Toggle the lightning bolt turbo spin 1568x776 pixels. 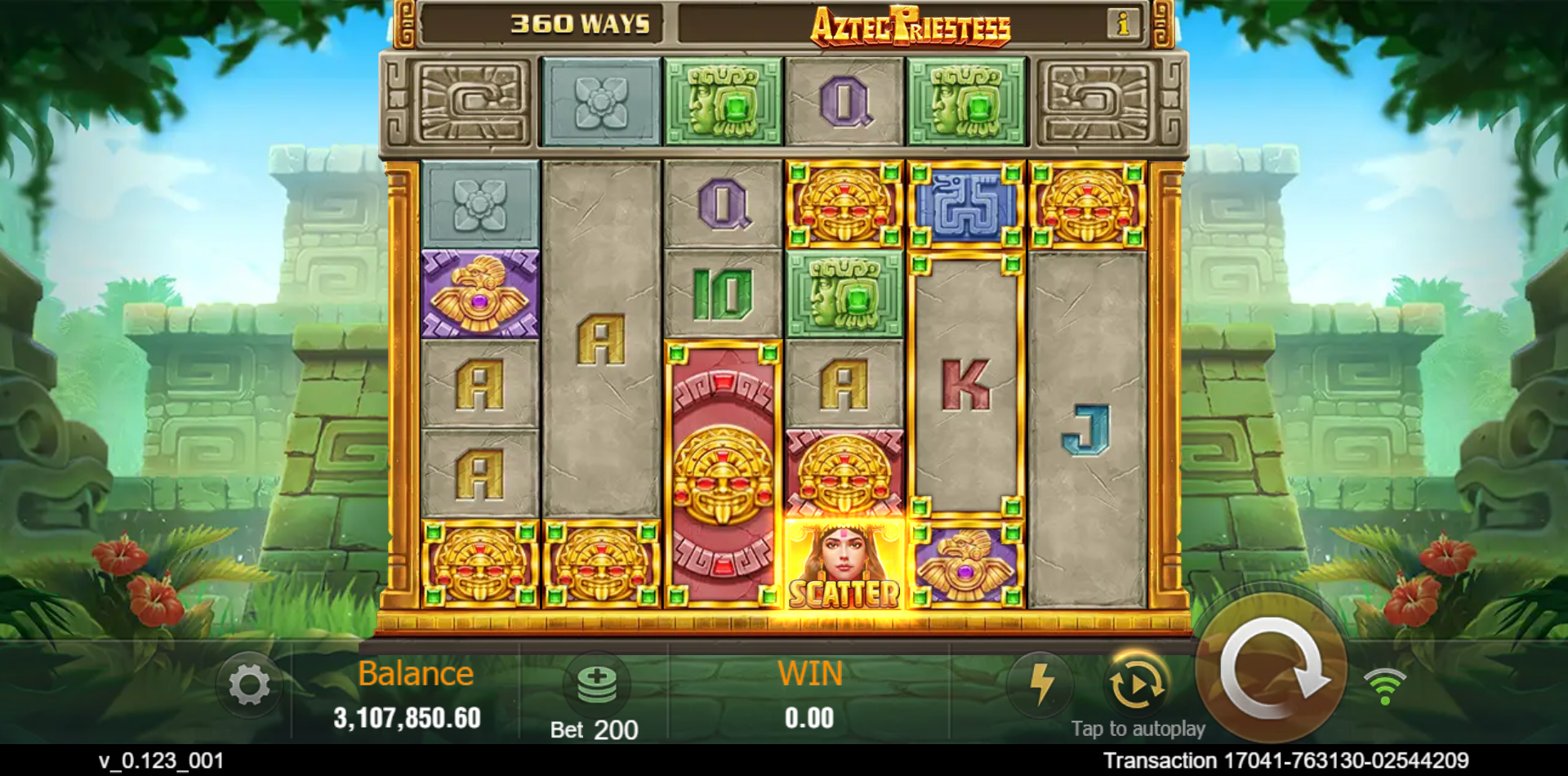pyautogui.click(x=1040, y=683)
